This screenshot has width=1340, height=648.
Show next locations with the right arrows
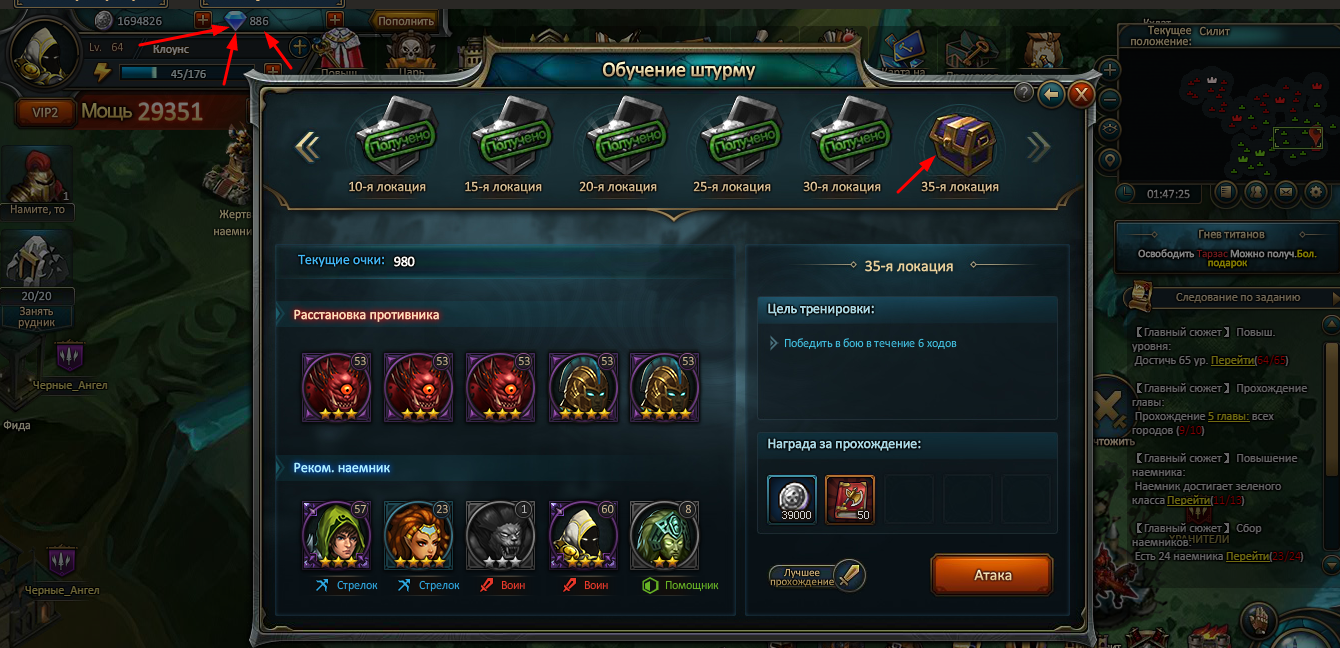1039,147
